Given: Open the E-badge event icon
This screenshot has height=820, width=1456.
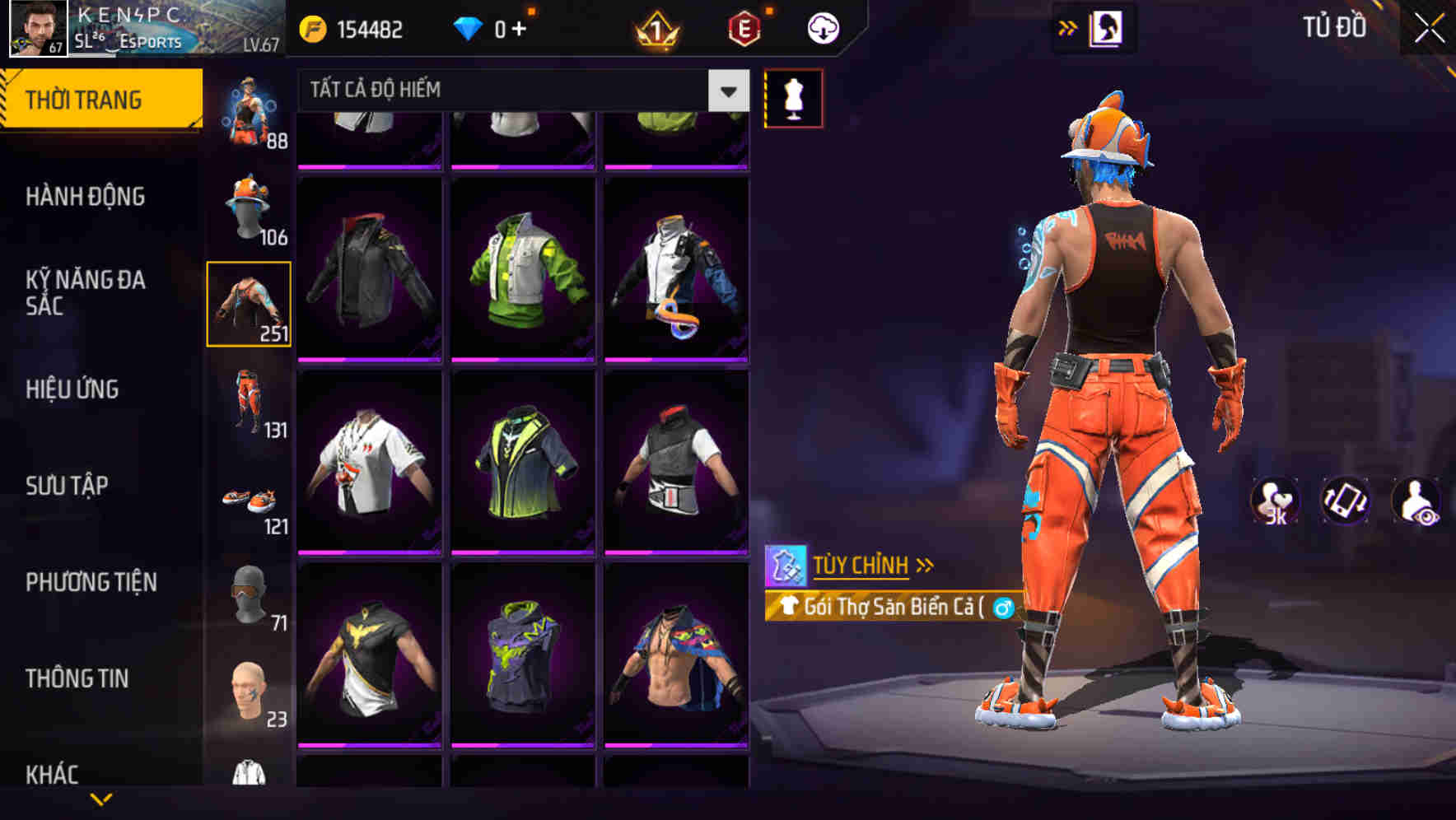Looking at the screenshot, I should [x=741, y=27].
